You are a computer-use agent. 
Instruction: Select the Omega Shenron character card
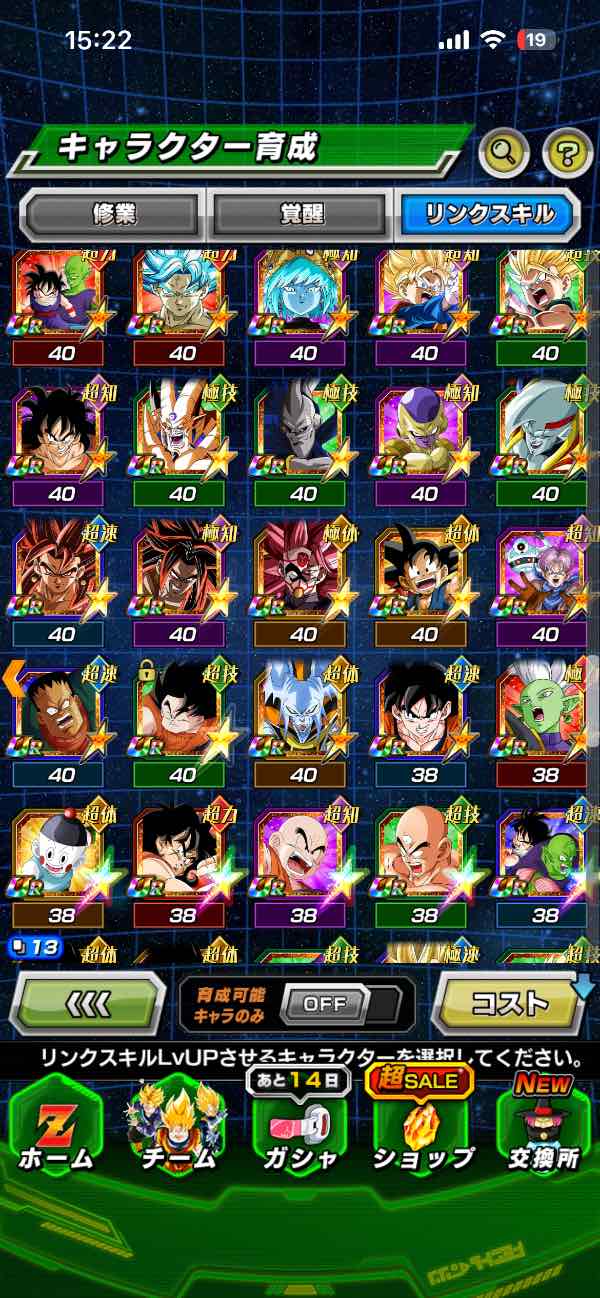tap(303, 710)
